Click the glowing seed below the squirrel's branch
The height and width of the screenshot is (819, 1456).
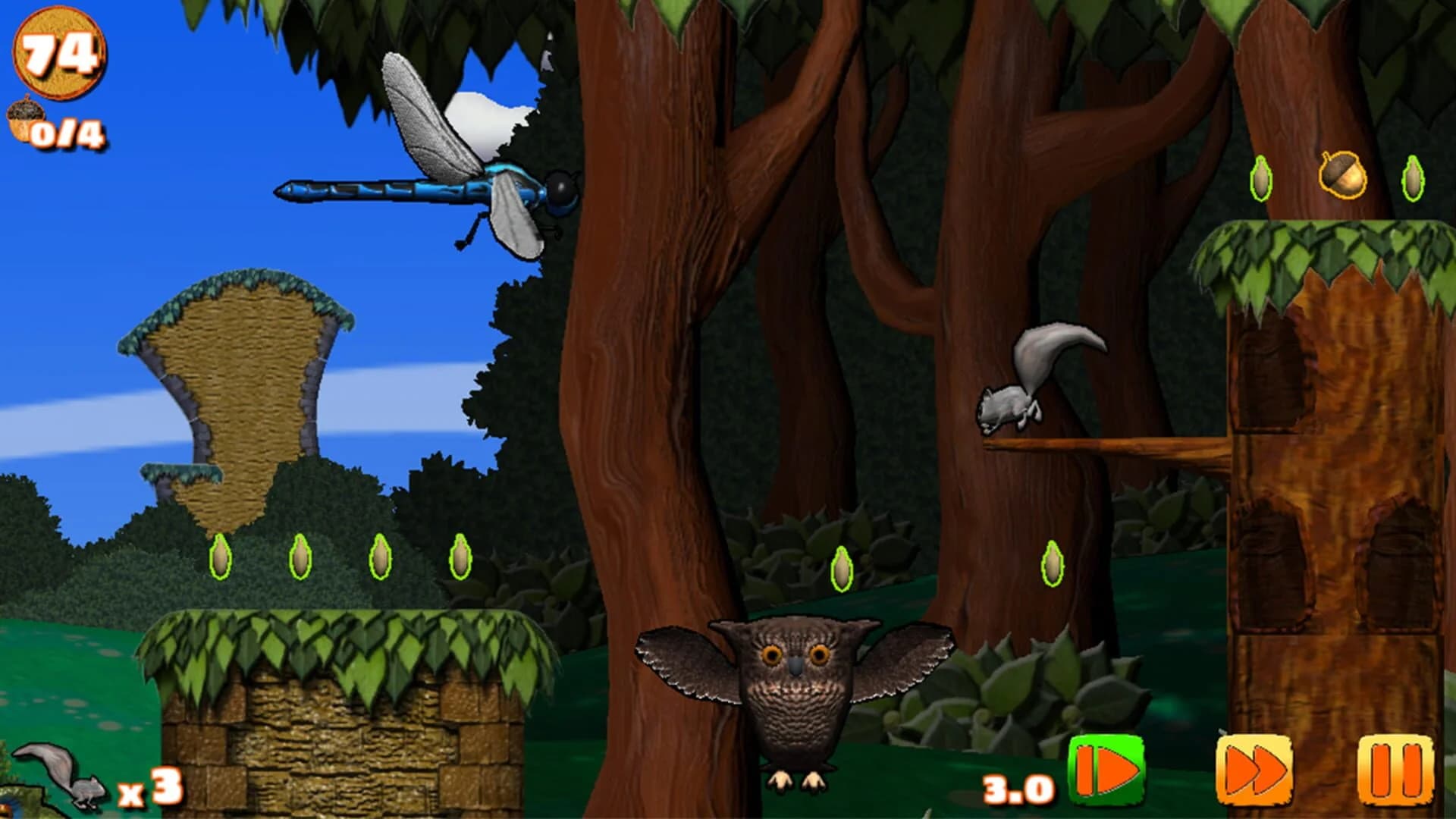pos(1054,565)
